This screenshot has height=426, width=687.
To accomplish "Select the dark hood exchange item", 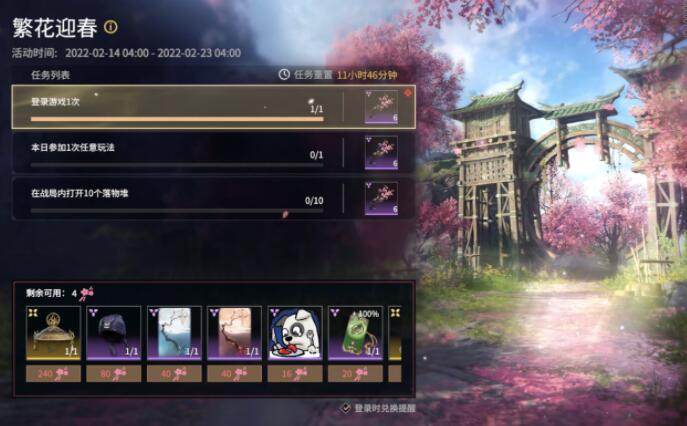I will pyautogui.click(x=113, y=333).
